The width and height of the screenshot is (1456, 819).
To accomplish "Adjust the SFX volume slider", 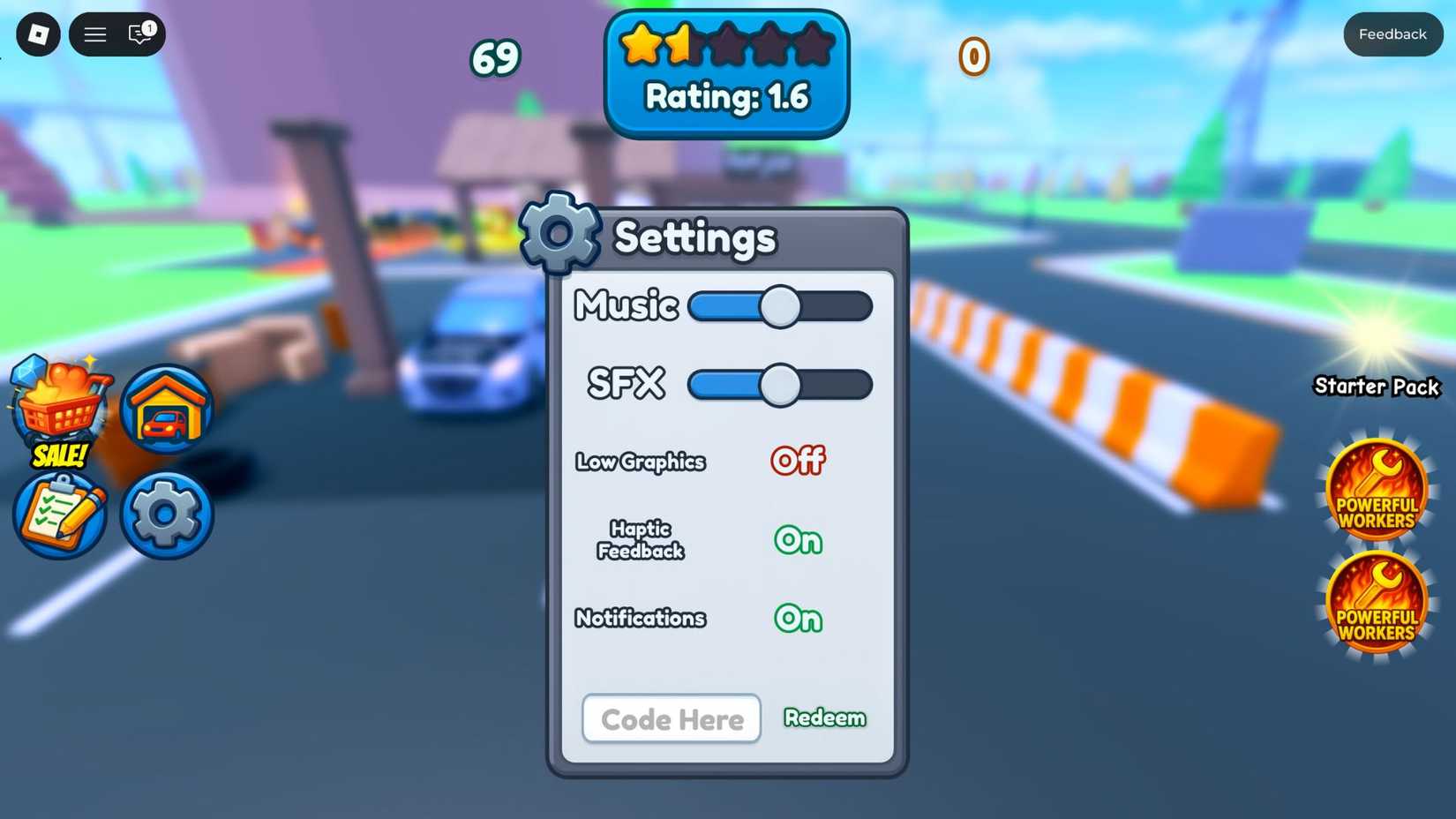I will (x=779, y=385).
